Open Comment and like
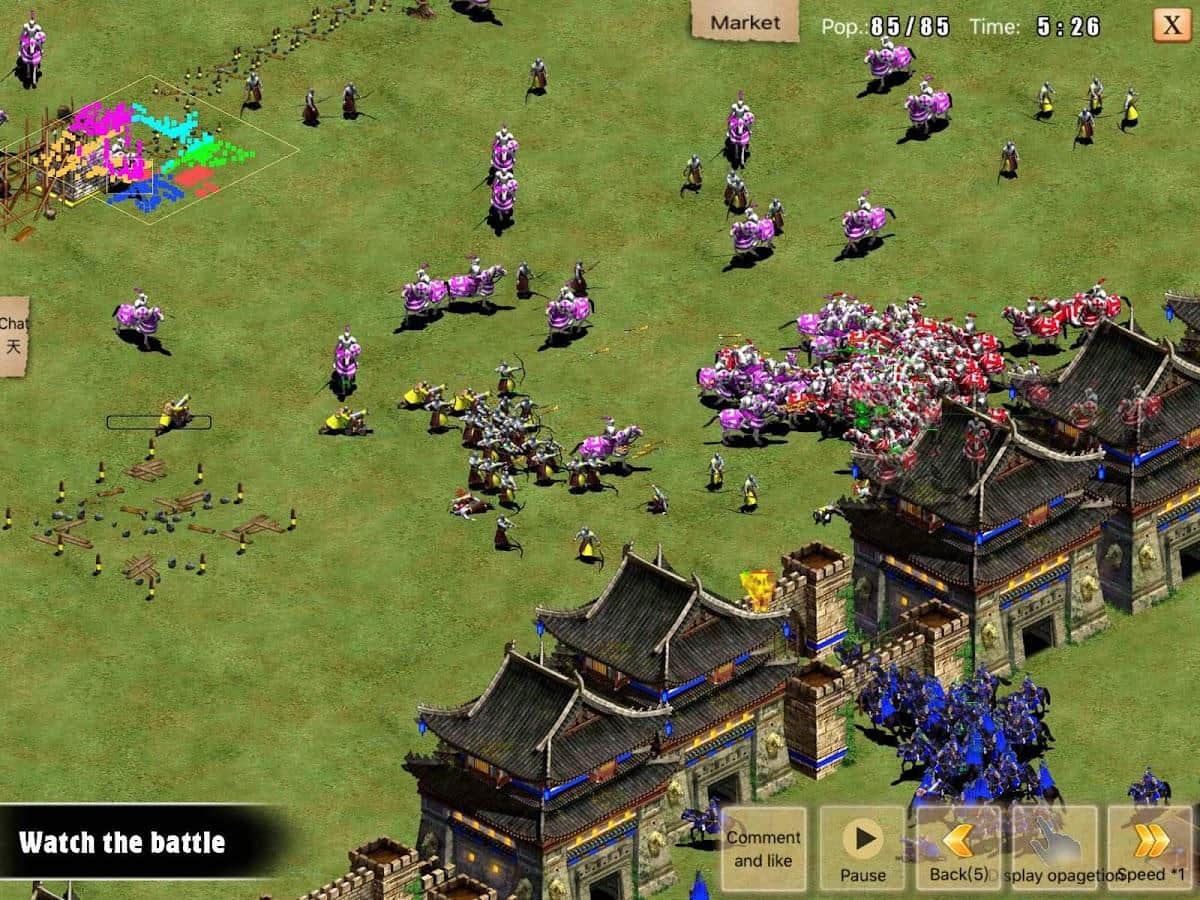 [x=764, y=848]
